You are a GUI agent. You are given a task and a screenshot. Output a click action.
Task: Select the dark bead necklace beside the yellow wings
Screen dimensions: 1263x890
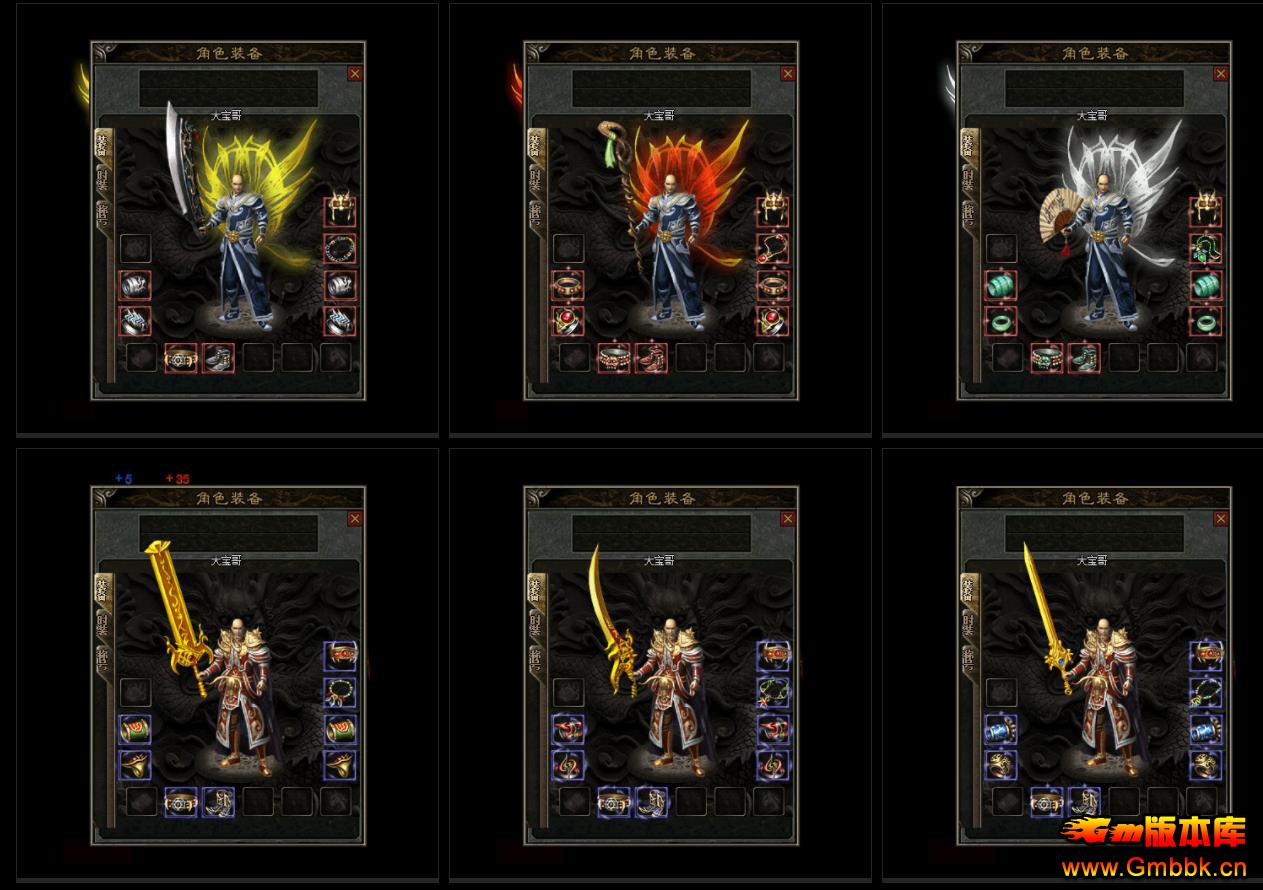pos(340,248)
